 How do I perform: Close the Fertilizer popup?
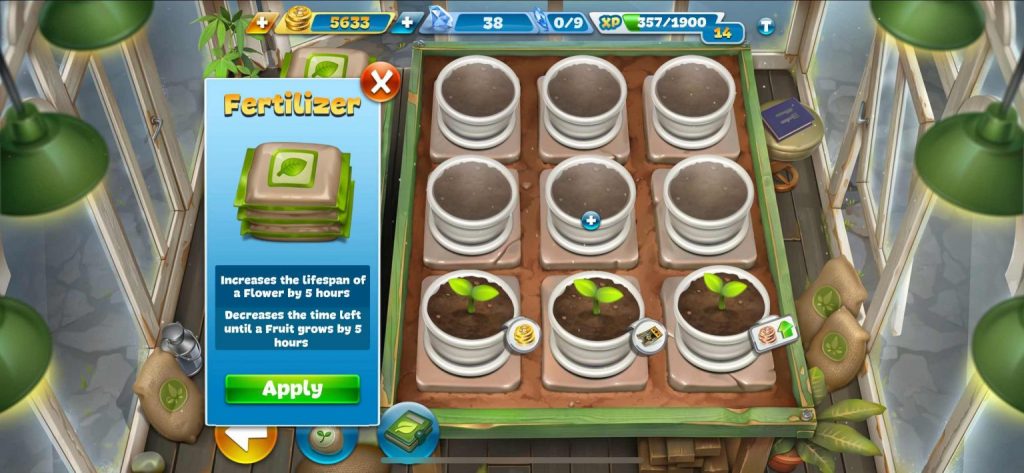point(380,81)
